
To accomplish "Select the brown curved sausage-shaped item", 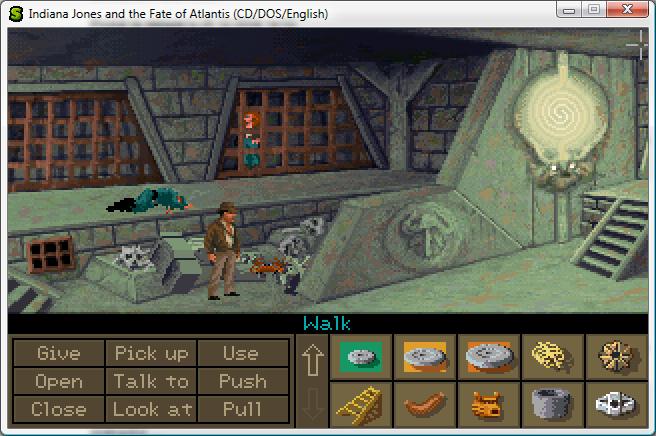I will [x=424, y=405].
